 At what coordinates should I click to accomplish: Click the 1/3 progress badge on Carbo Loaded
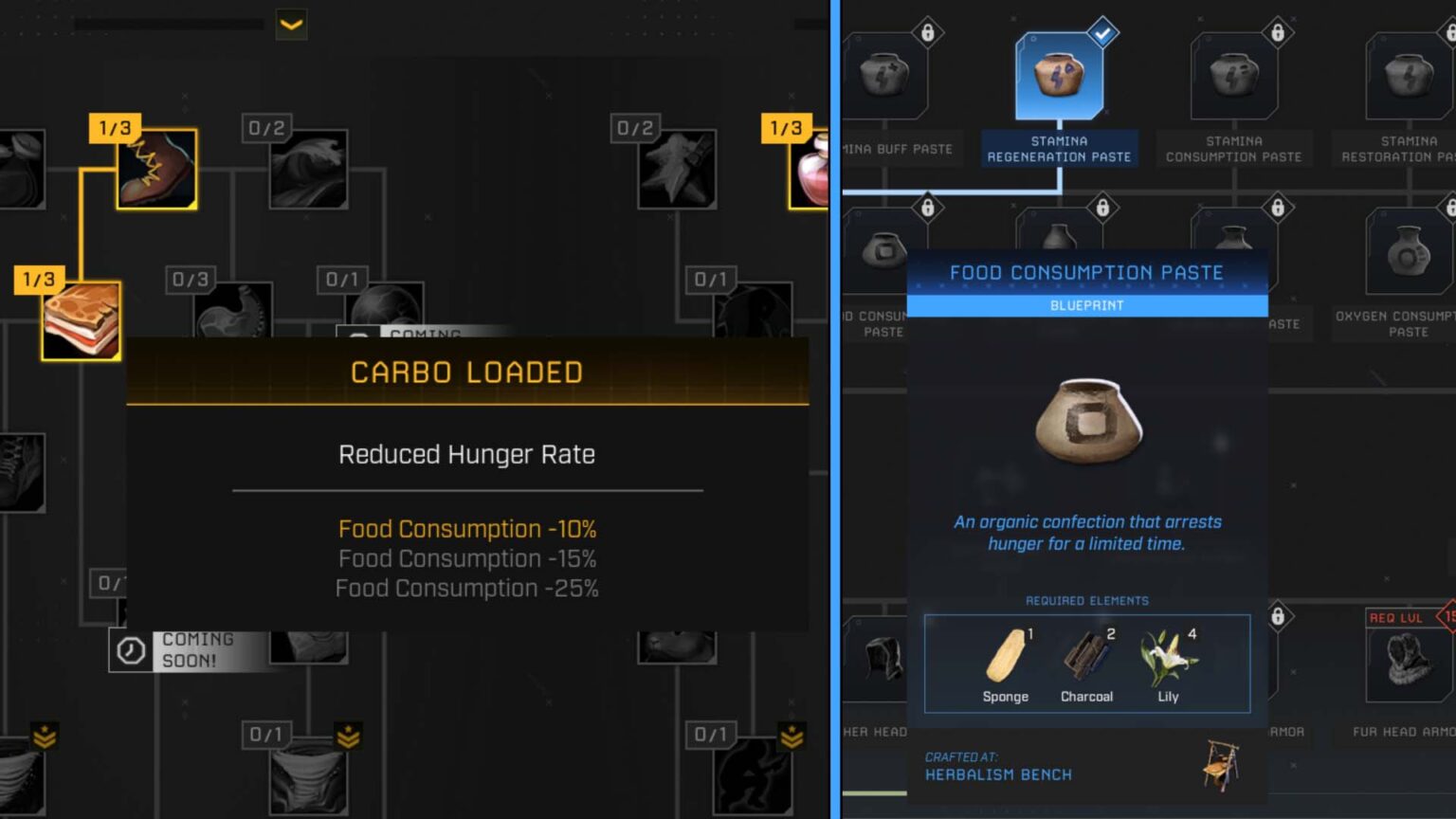pos(37,280)
